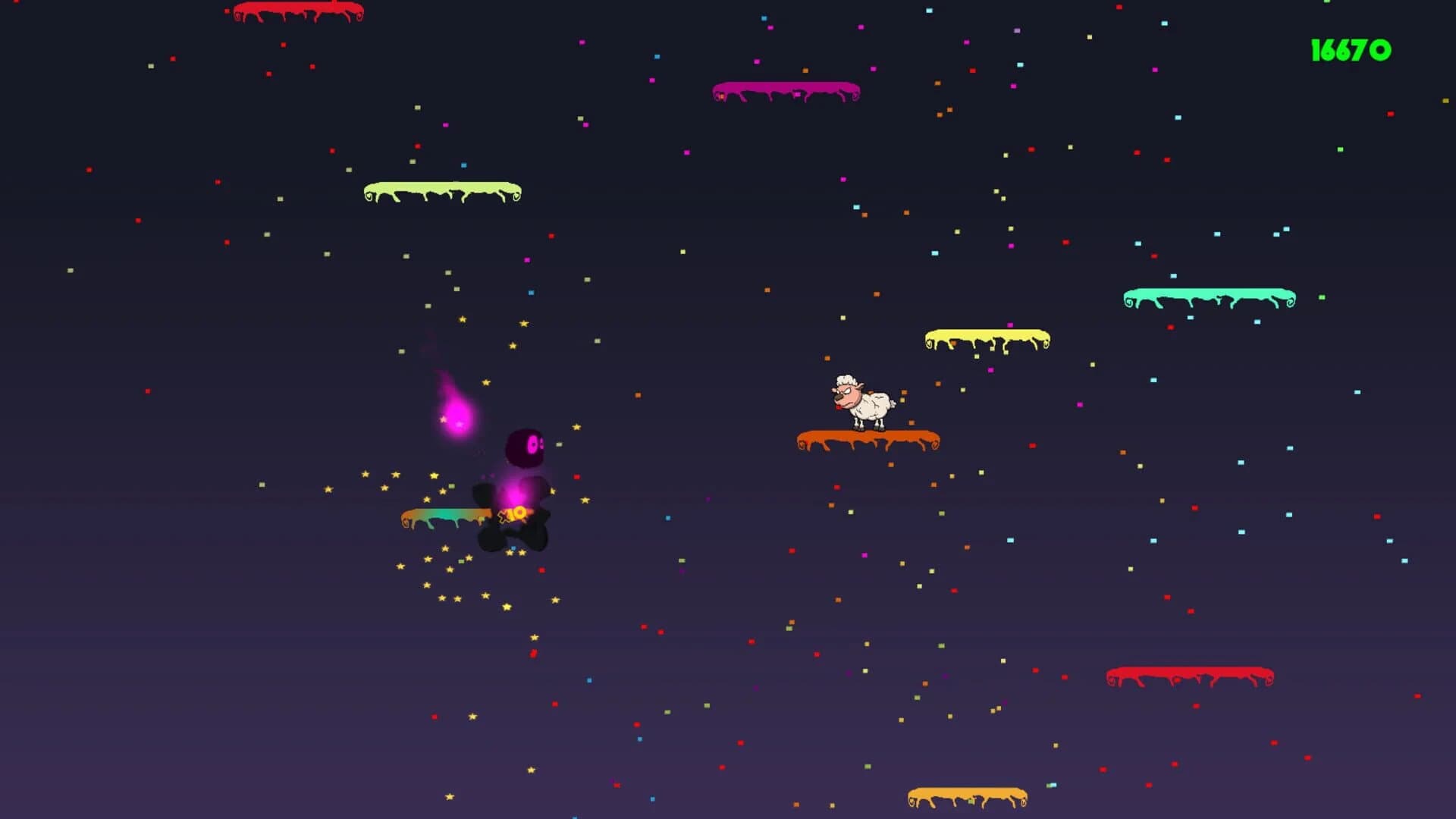Click the sheep's red tongue
This screenshot has width=1456, height=819.
[839, 407]
